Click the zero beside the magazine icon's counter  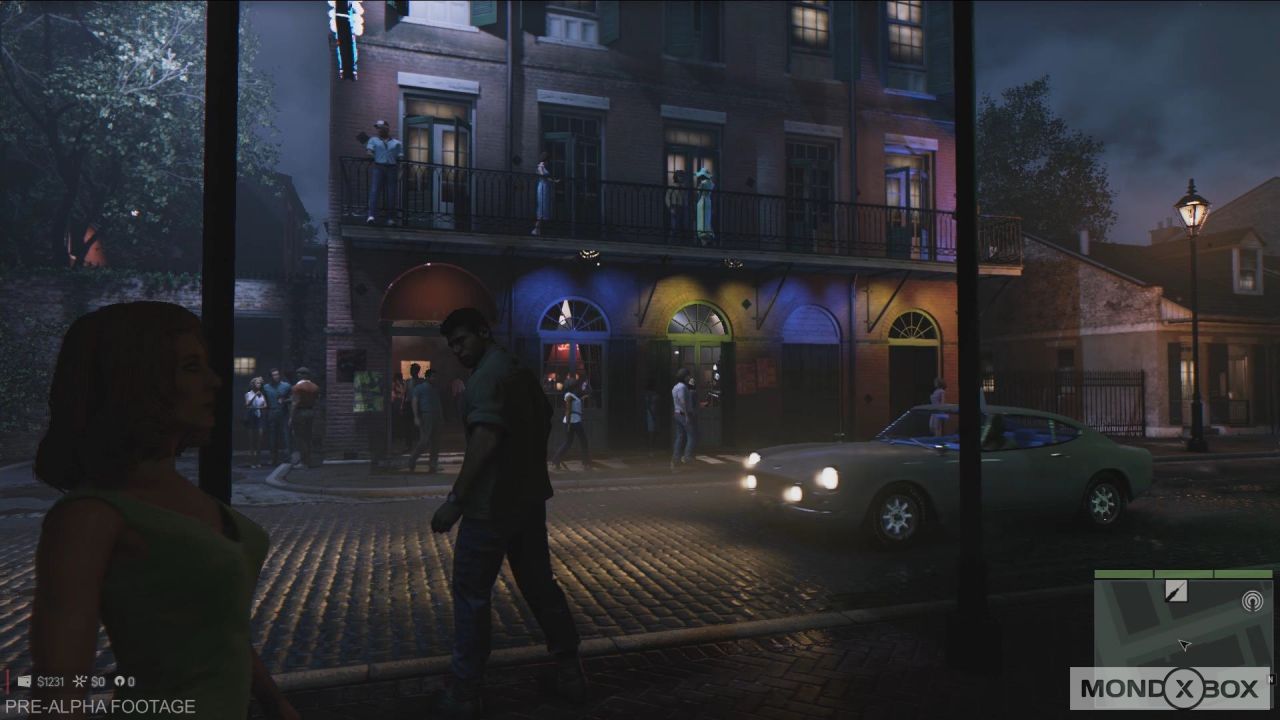coord(133,681)
